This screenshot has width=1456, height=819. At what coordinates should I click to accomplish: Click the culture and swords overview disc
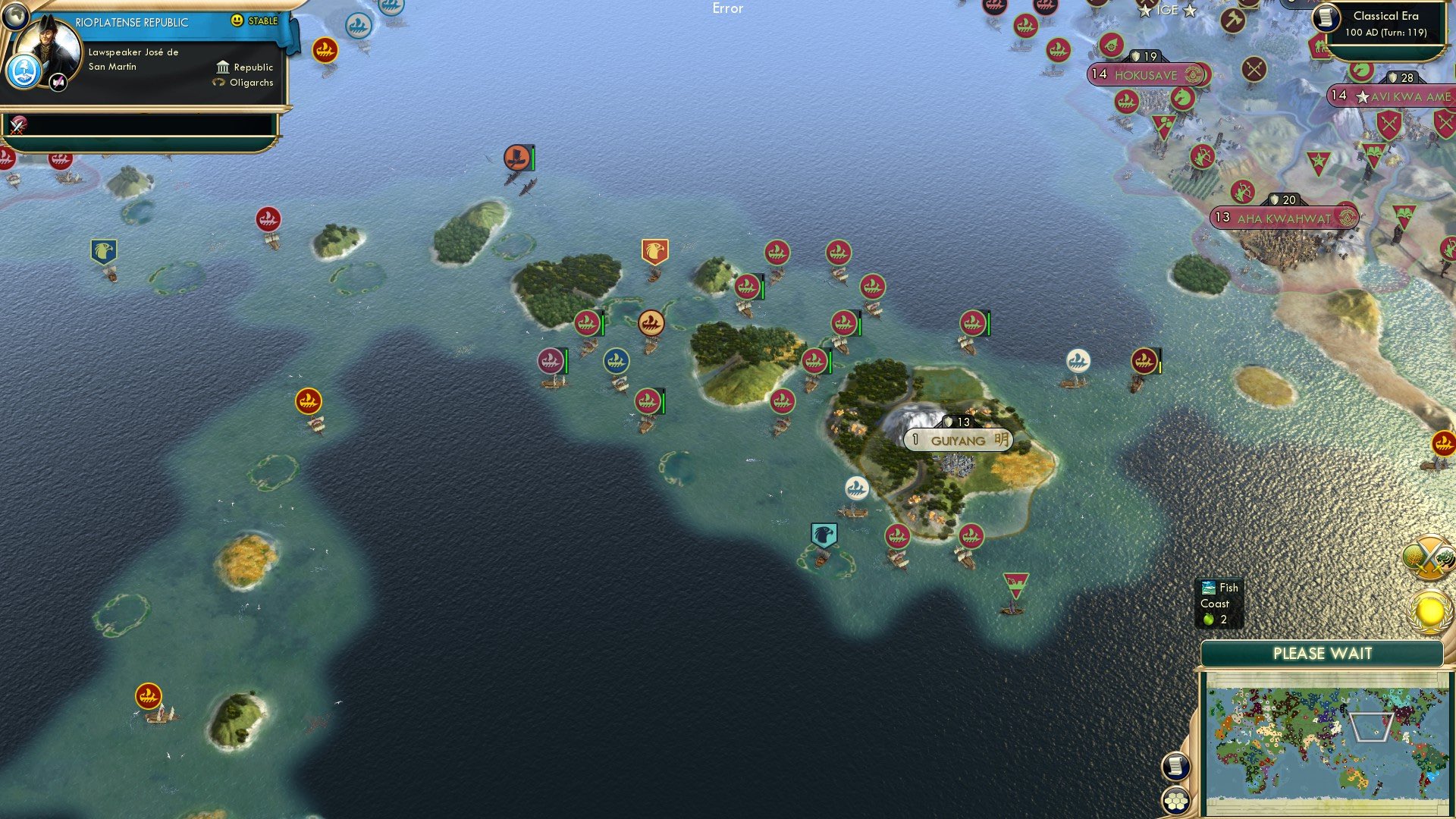pyautogui.click(x=1429, y=557)
